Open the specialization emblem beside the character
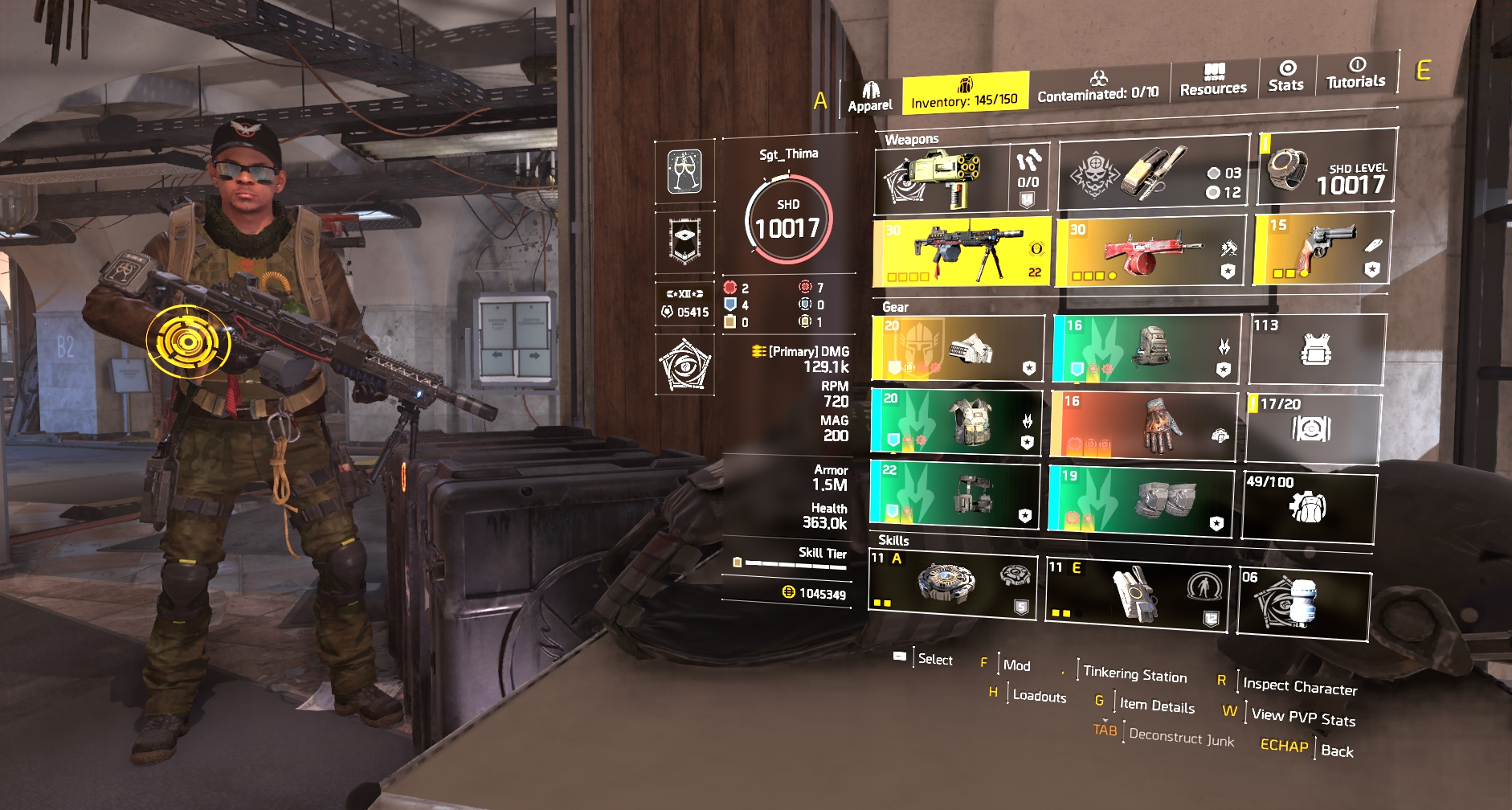This screenshot has height=810, width=1512. tap(684, 366)
